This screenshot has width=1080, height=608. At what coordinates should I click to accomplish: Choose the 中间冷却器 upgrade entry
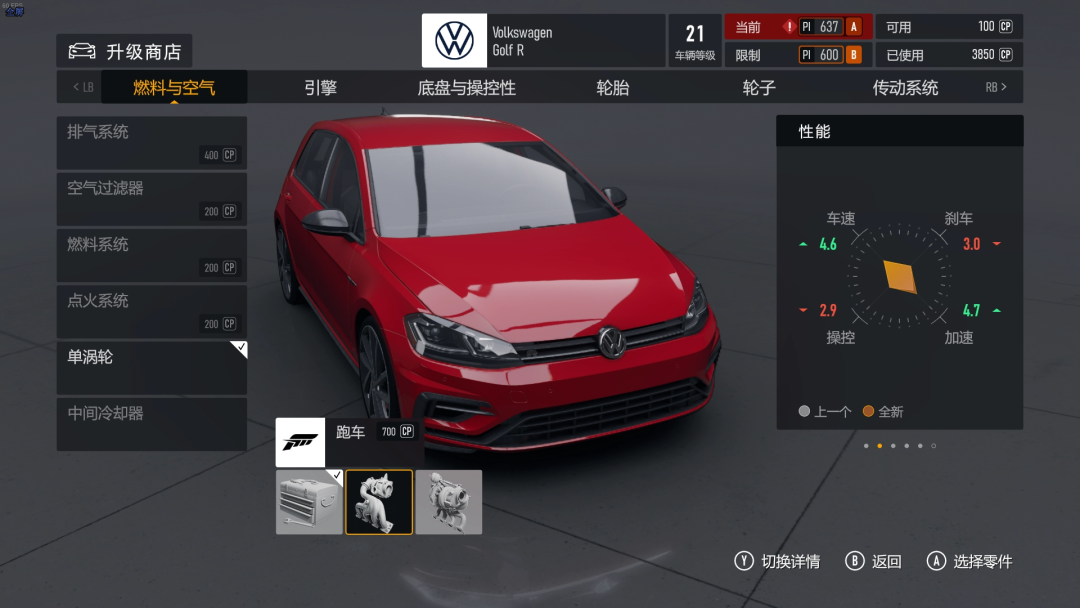pyautogui.click(x=152, y=423)
